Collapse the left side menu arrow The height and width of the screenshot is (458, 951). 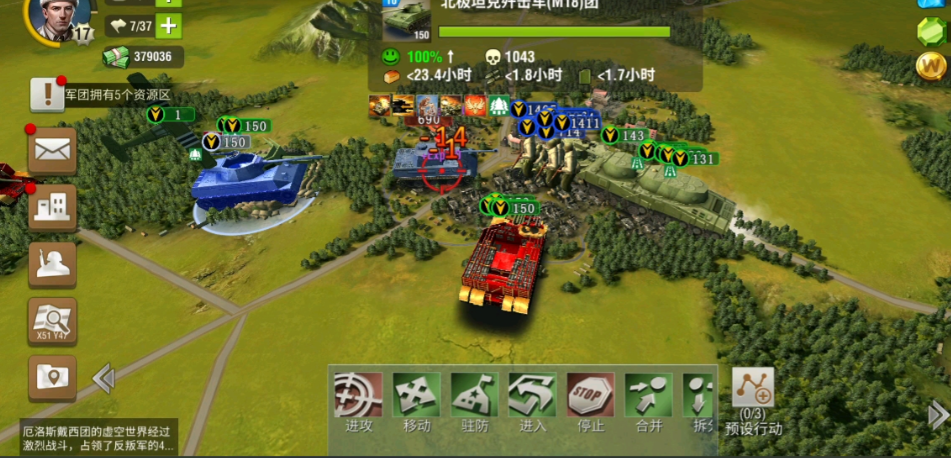point(103,378)
